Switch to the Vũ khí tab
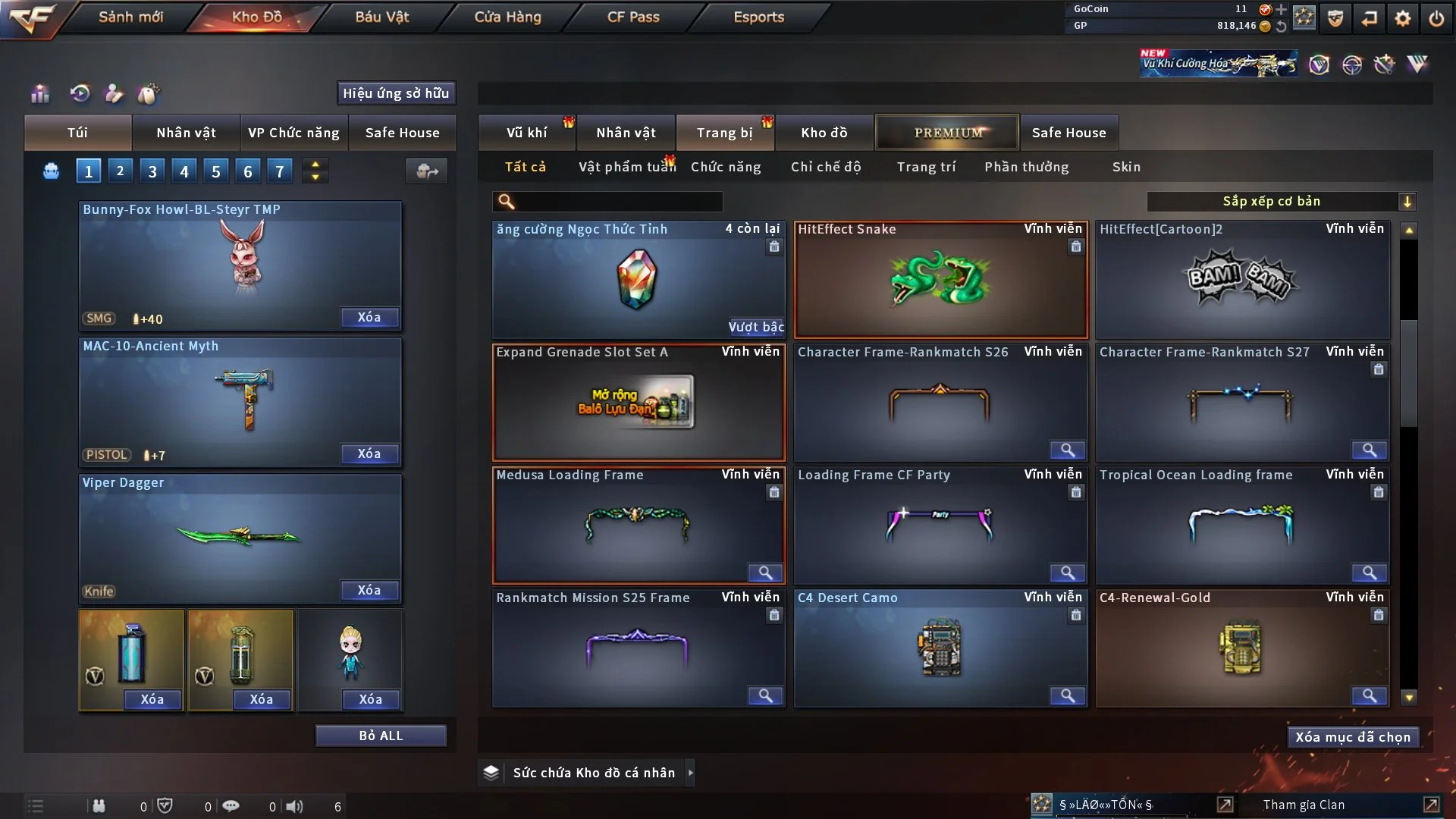1456x819 pixels. coord(526,133)
